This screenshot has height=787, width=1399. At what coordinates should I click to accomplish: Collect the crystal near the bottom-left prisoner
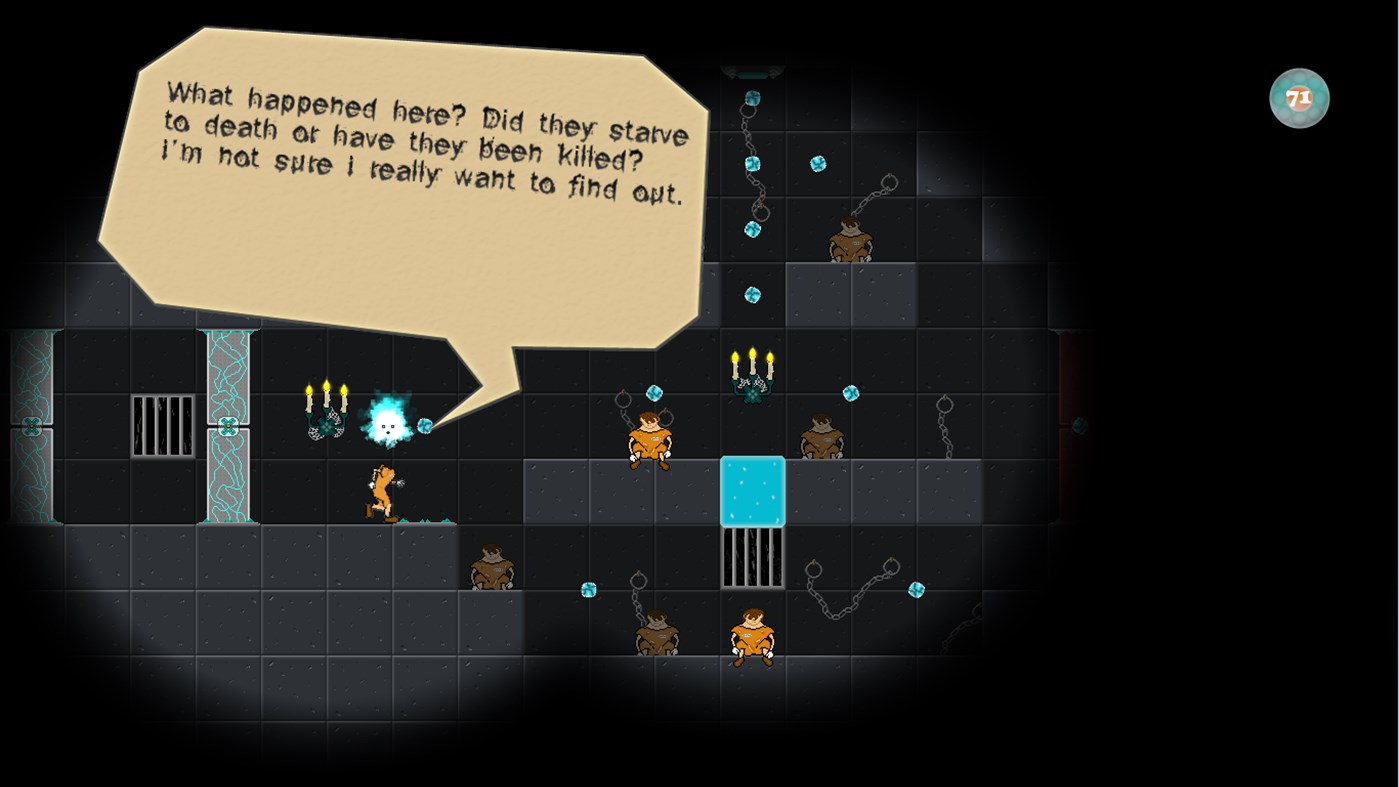click(x=587, y=590)
